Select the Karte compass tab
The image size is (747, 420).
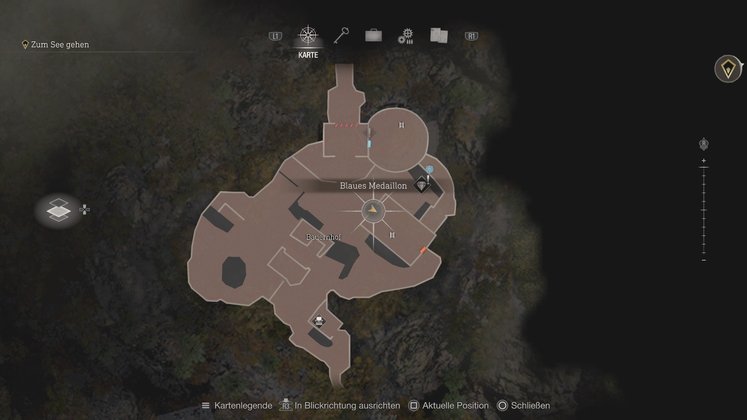pyautogui.click(x=308, y=37)
